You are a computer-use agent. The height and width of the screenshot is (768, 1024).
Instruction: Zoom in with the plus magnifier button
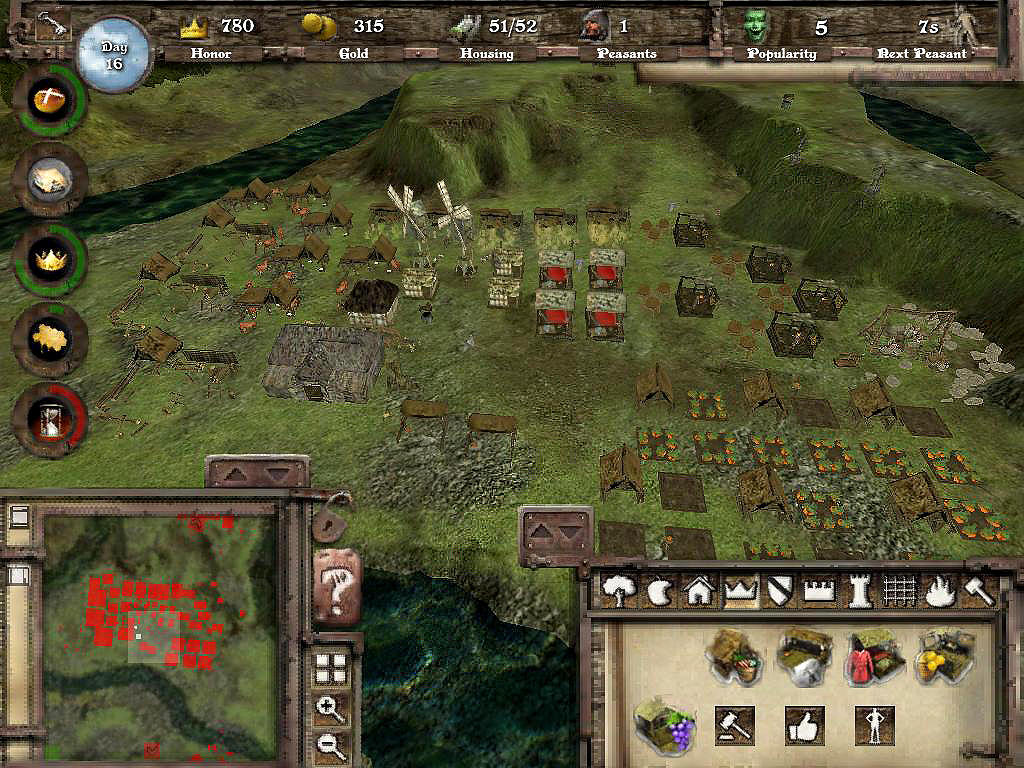click(x=329, y=709)
